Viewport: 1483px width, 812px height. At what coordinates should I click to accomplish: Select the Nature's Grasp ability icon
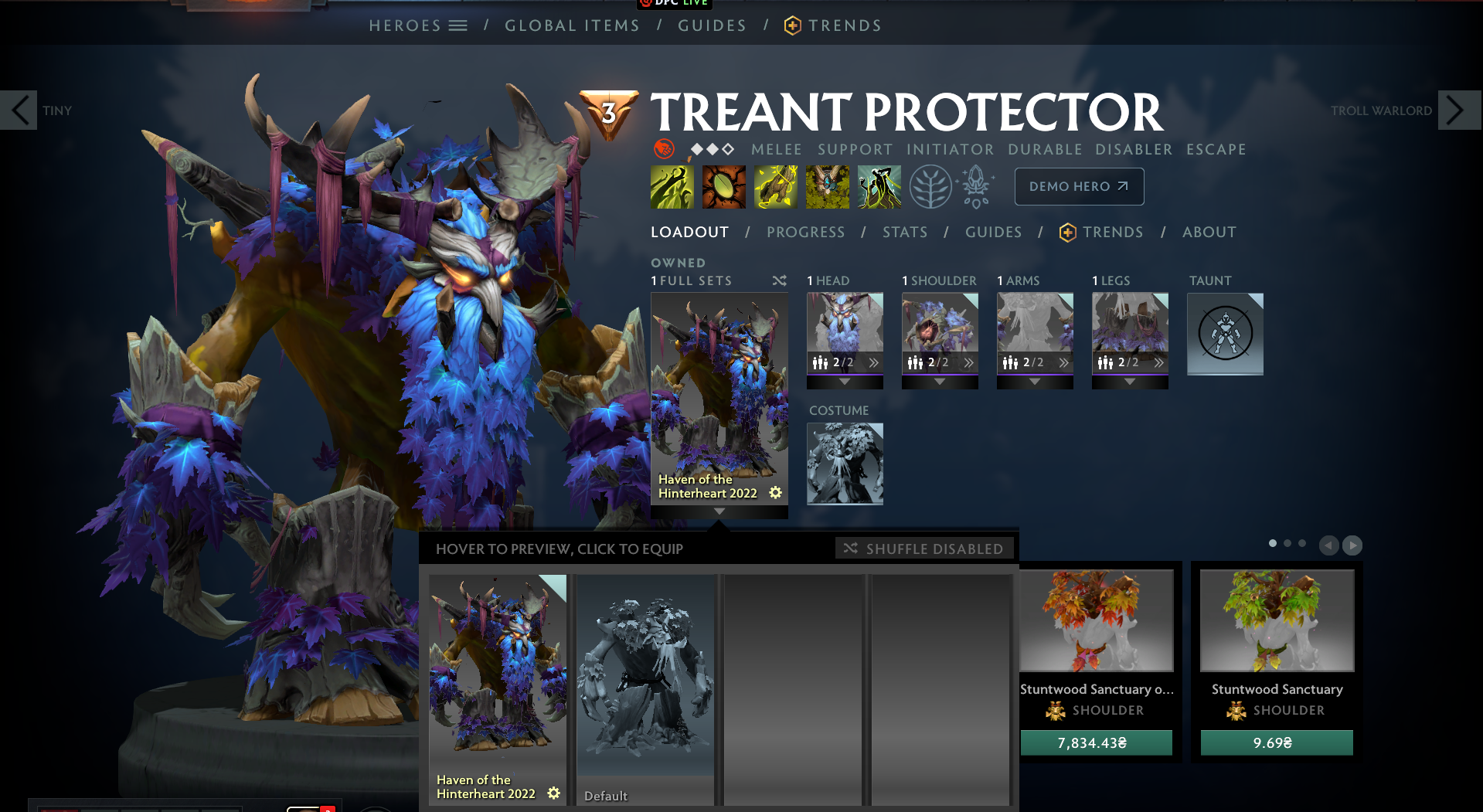[x=672, y=186]
